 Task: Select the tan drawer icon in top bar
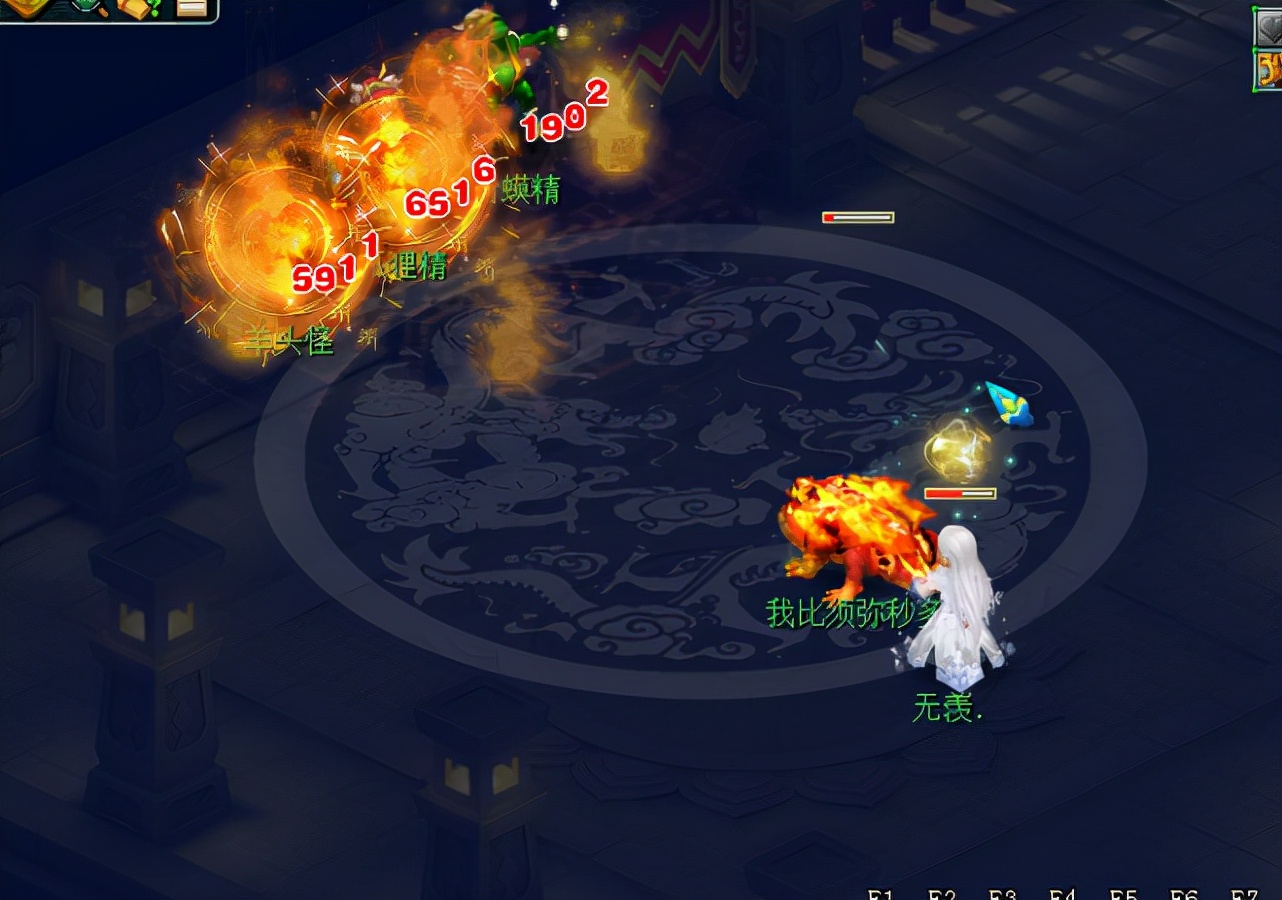[x=190, y=8]
